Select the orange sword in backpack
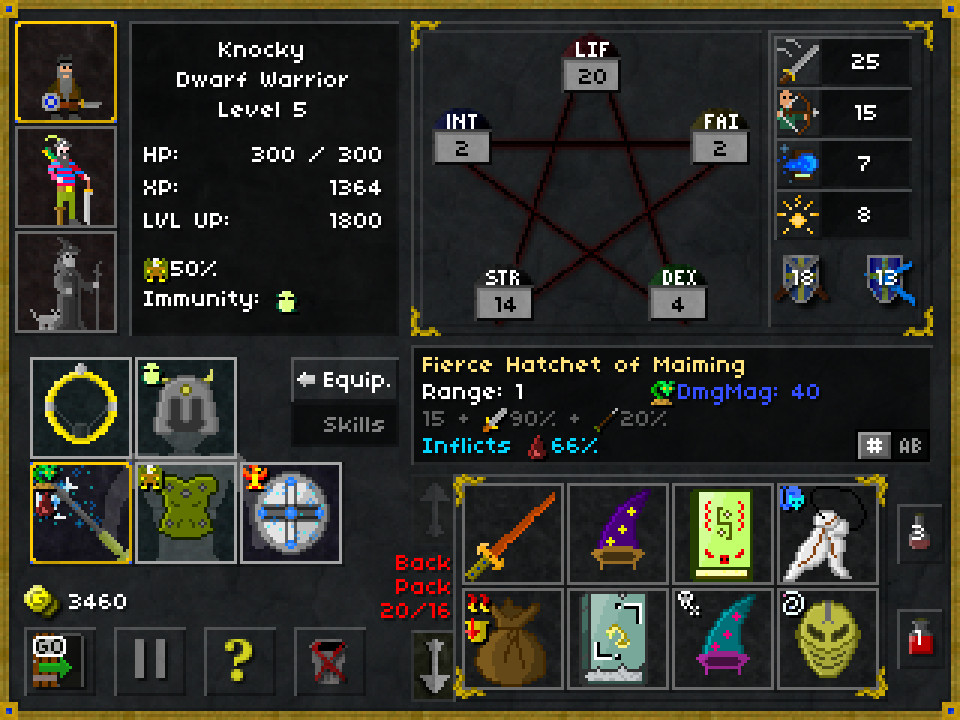 [x=514, y=534]
